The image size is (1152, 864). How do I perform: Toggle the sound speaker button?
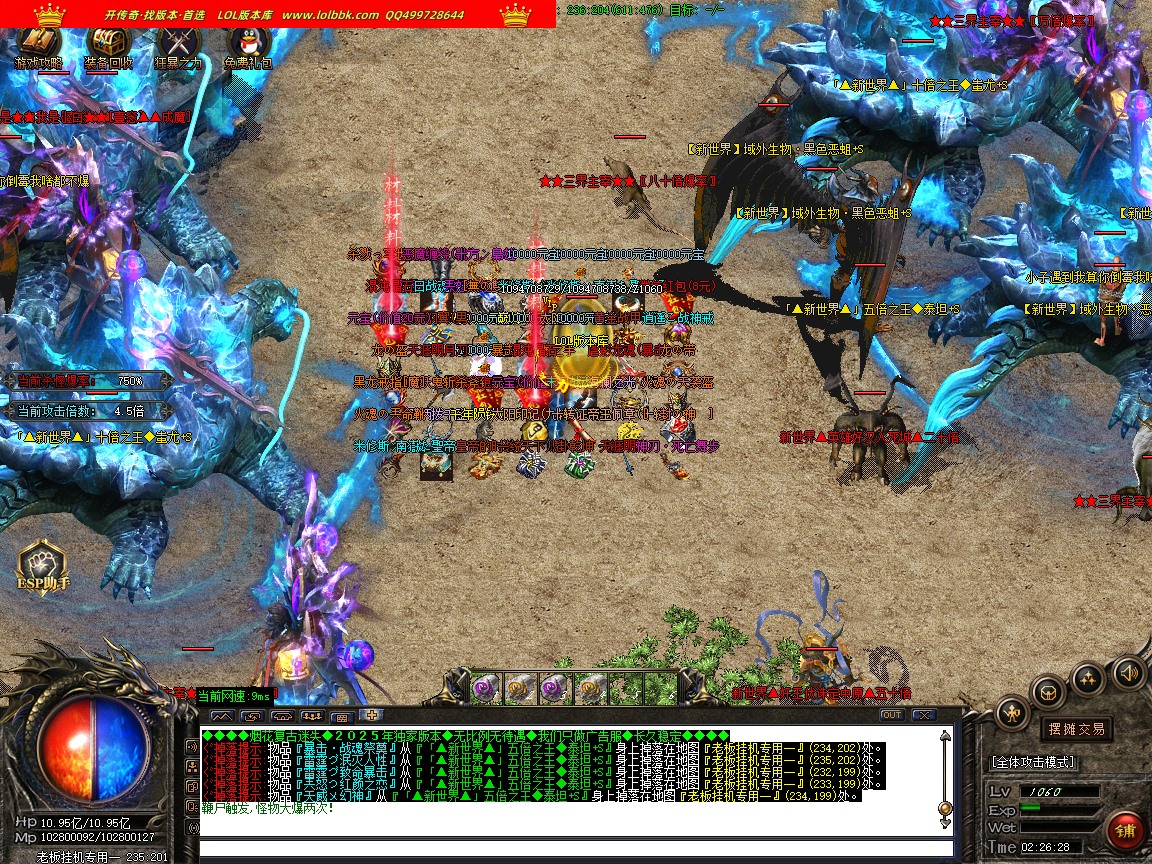click(1128, 672)
